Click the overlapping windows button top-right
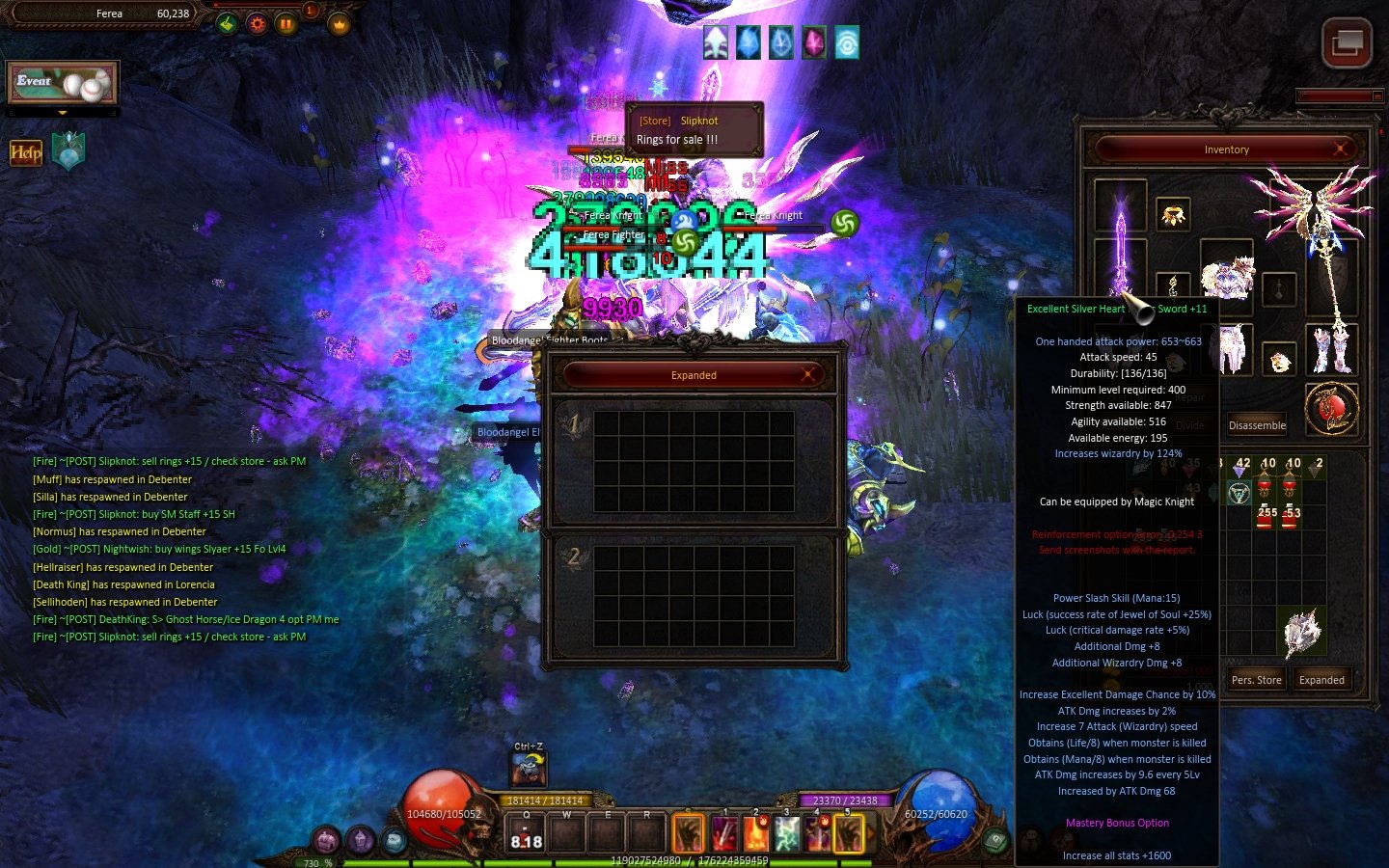This screenshot has height=868, width=1389. point(1347,42)
